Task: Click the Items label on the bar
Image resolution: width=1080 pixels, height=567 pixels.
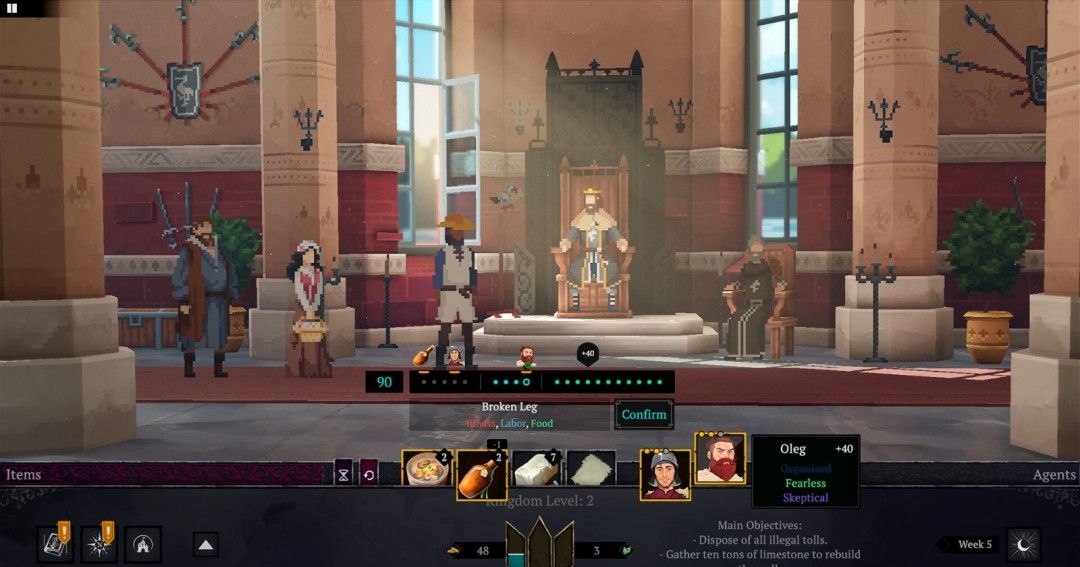Action: coord(23,475)
